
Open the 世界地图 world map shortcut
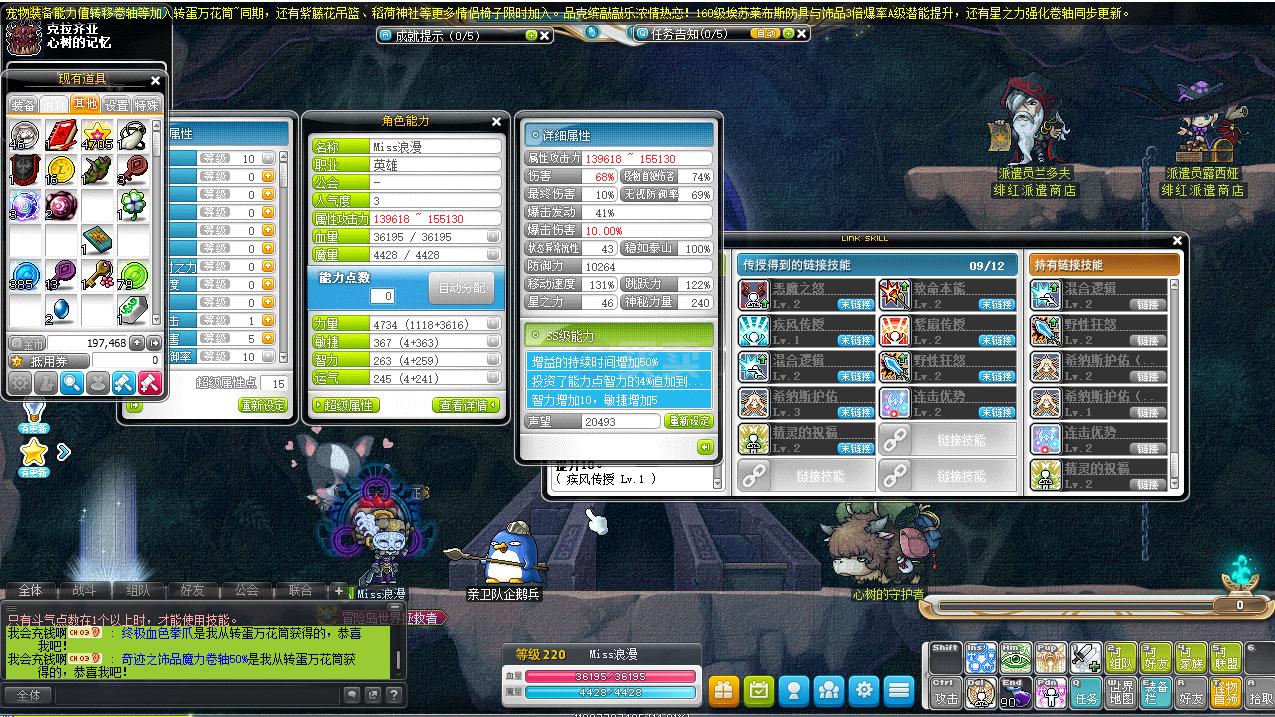click(x=1121, y=692)
